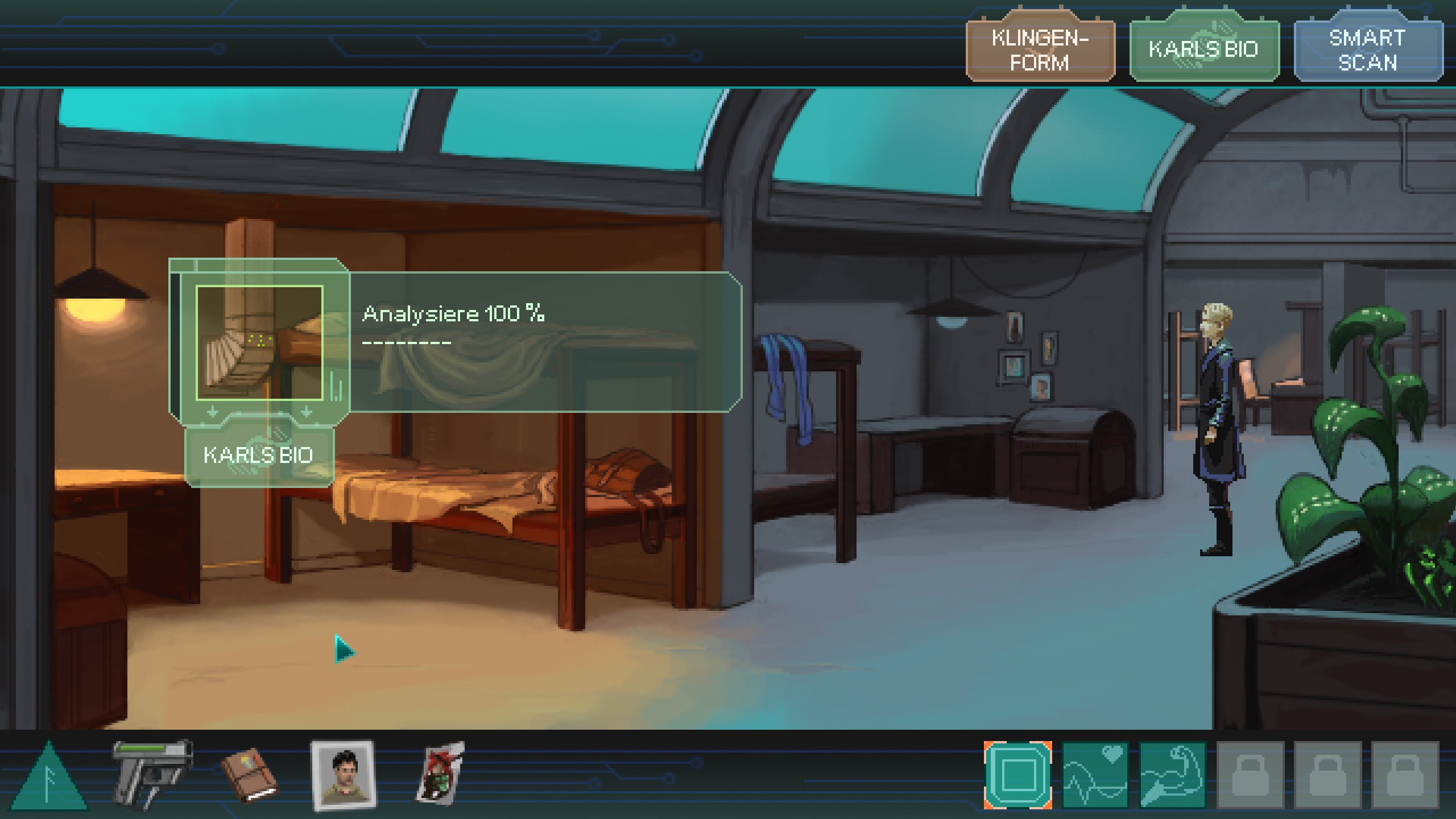
Task: Choose the Karls Bio tag in the top bar
Action: point(1203,50)
